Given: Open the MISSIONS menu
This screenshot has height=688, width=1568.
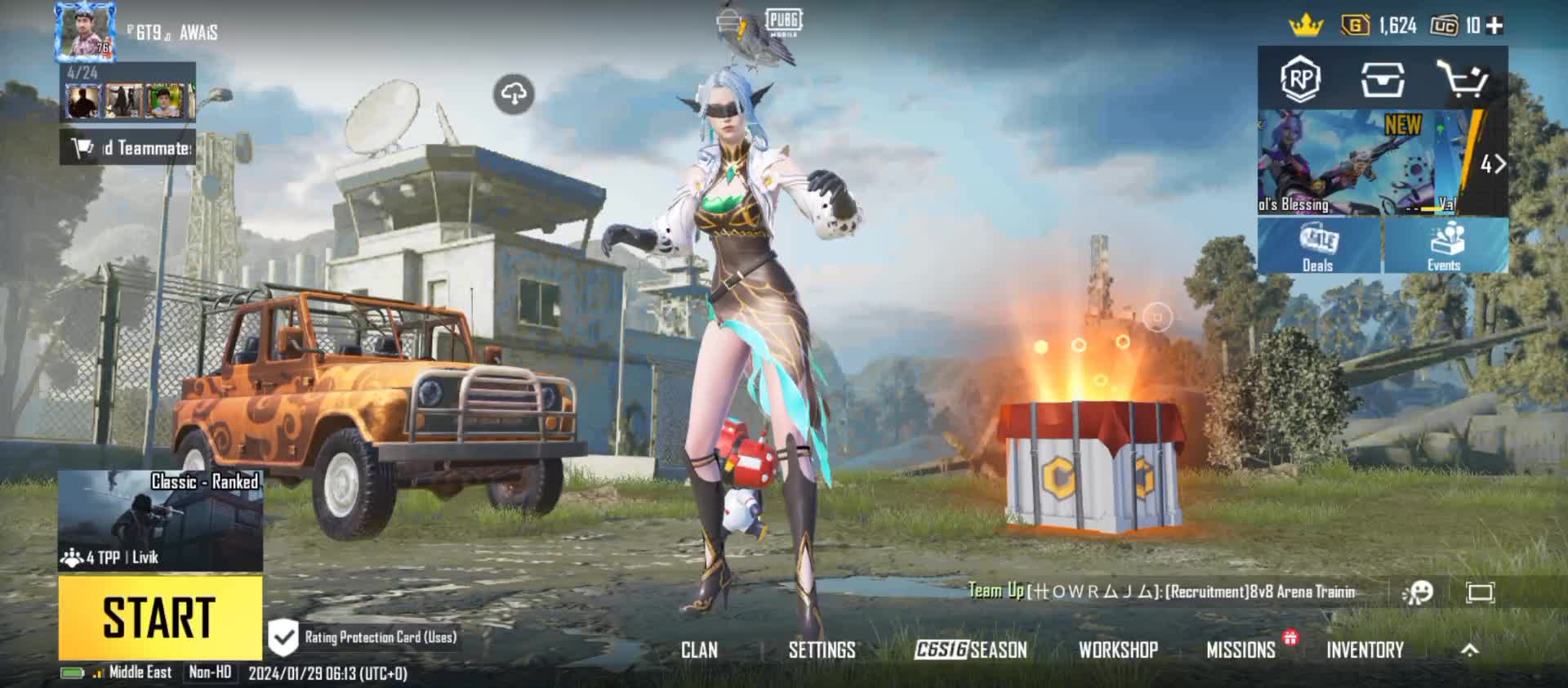Looking at the screenshot, I should click(1241, 650).
